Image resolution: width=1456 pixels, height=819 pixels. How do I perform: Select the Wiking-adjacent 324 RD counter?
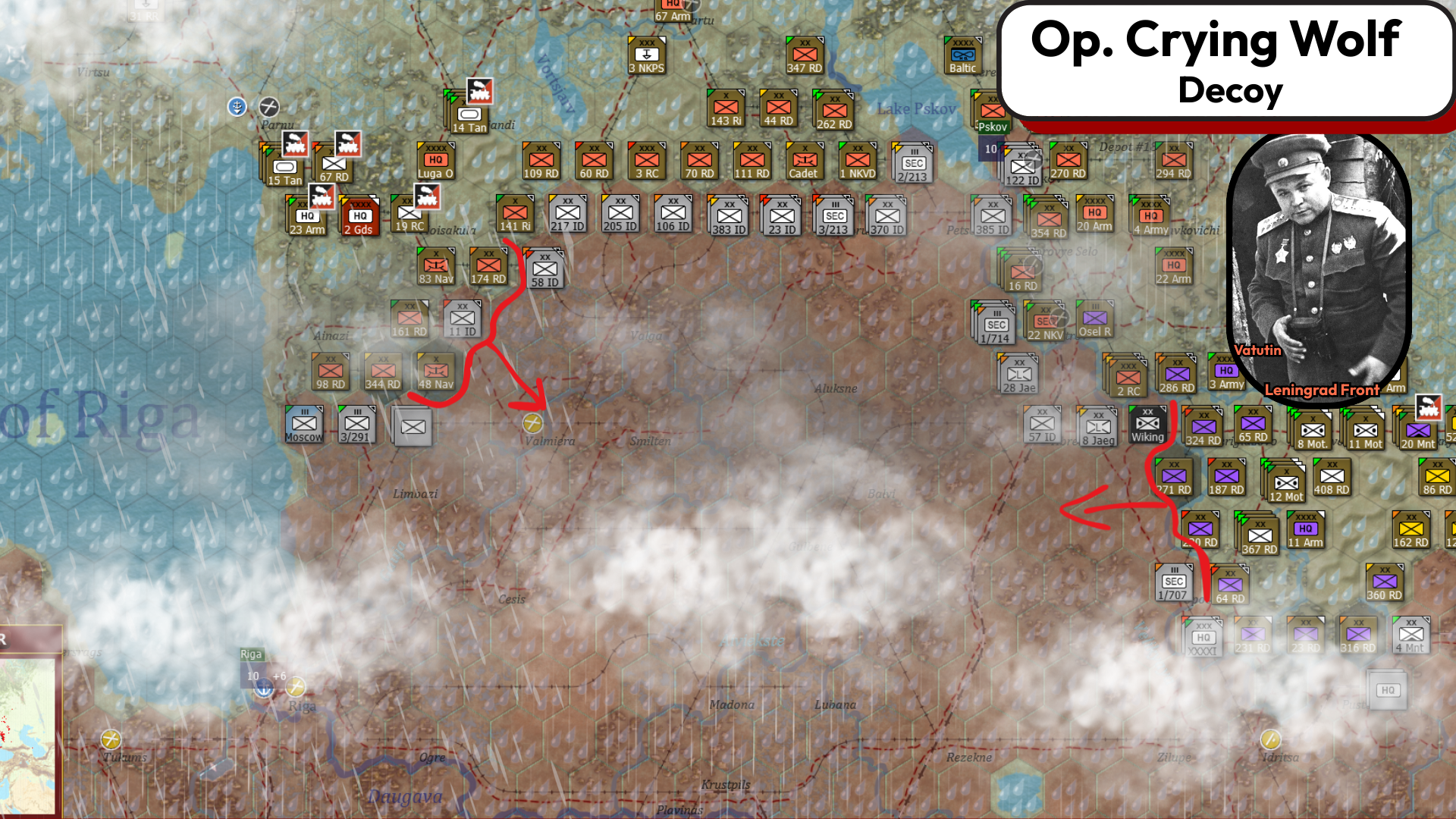(1202, 425)
